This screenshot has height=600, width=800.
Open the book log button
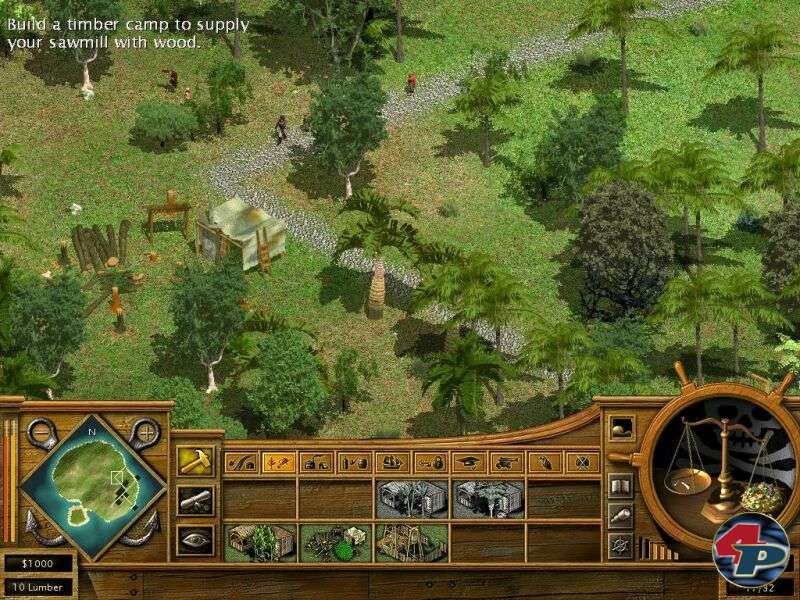coord(620,486)
